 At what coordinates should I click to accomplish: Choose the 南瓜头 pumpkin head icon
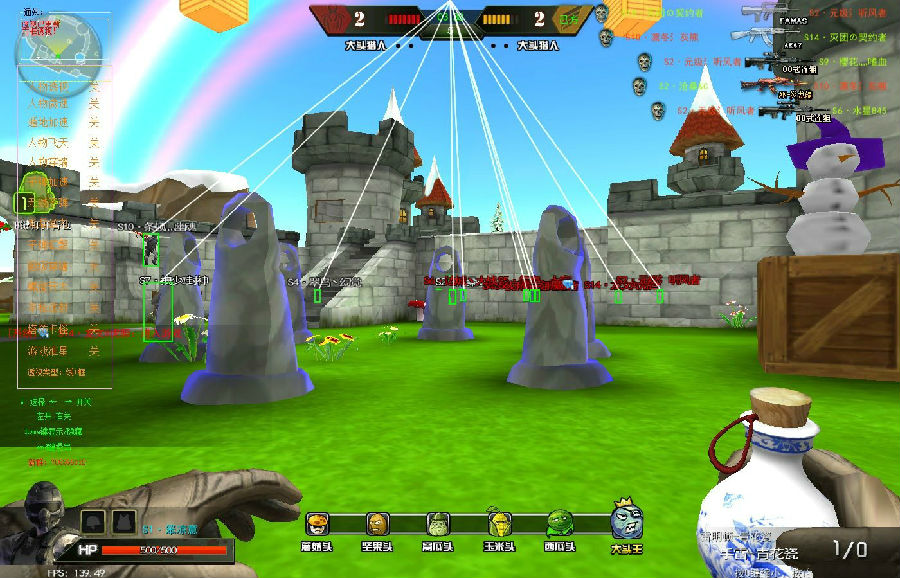click(437, 524)
